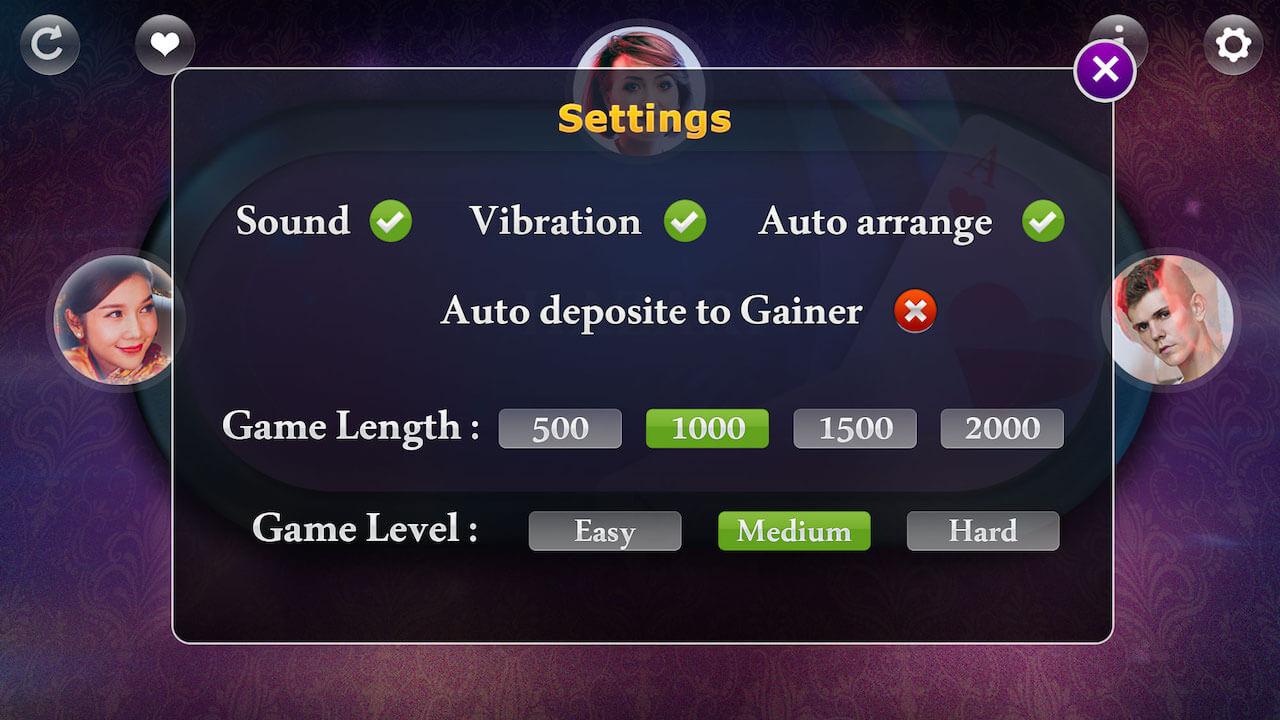Turn off Vibration
This screenshot has width=1280, height=720.
pos(685,221)
